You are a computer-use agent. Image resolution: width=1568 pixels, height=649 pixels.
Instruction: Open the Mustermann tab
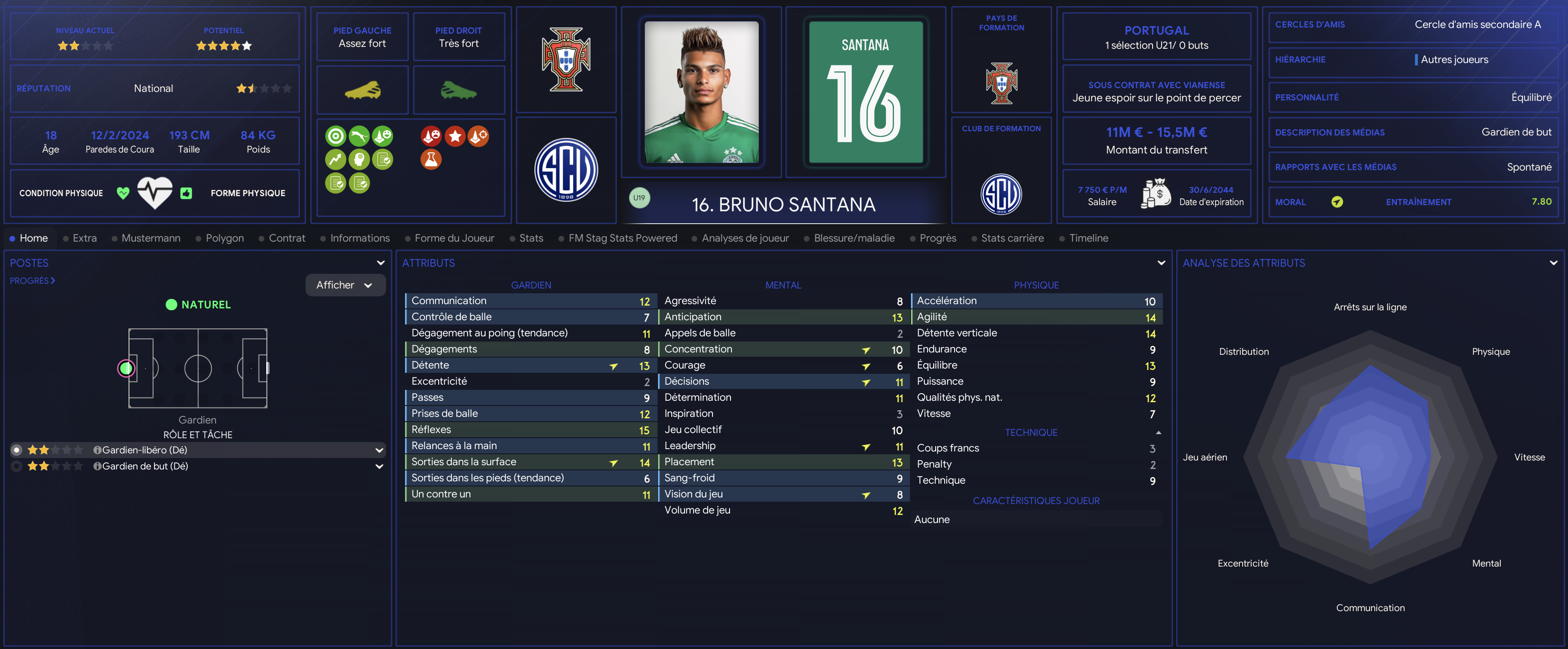150,238
